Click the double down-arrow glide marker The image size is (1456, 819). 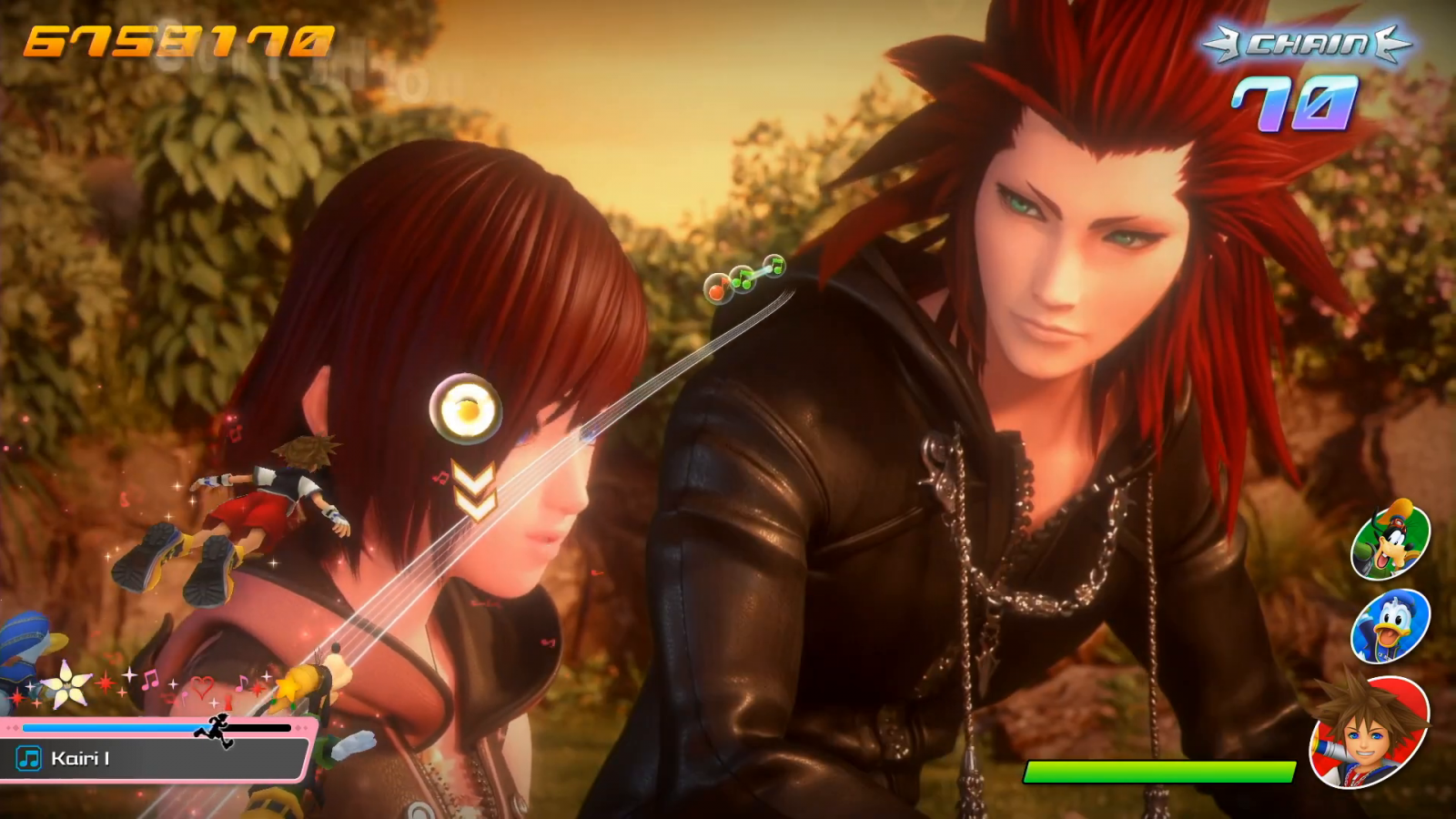[475, 490]
